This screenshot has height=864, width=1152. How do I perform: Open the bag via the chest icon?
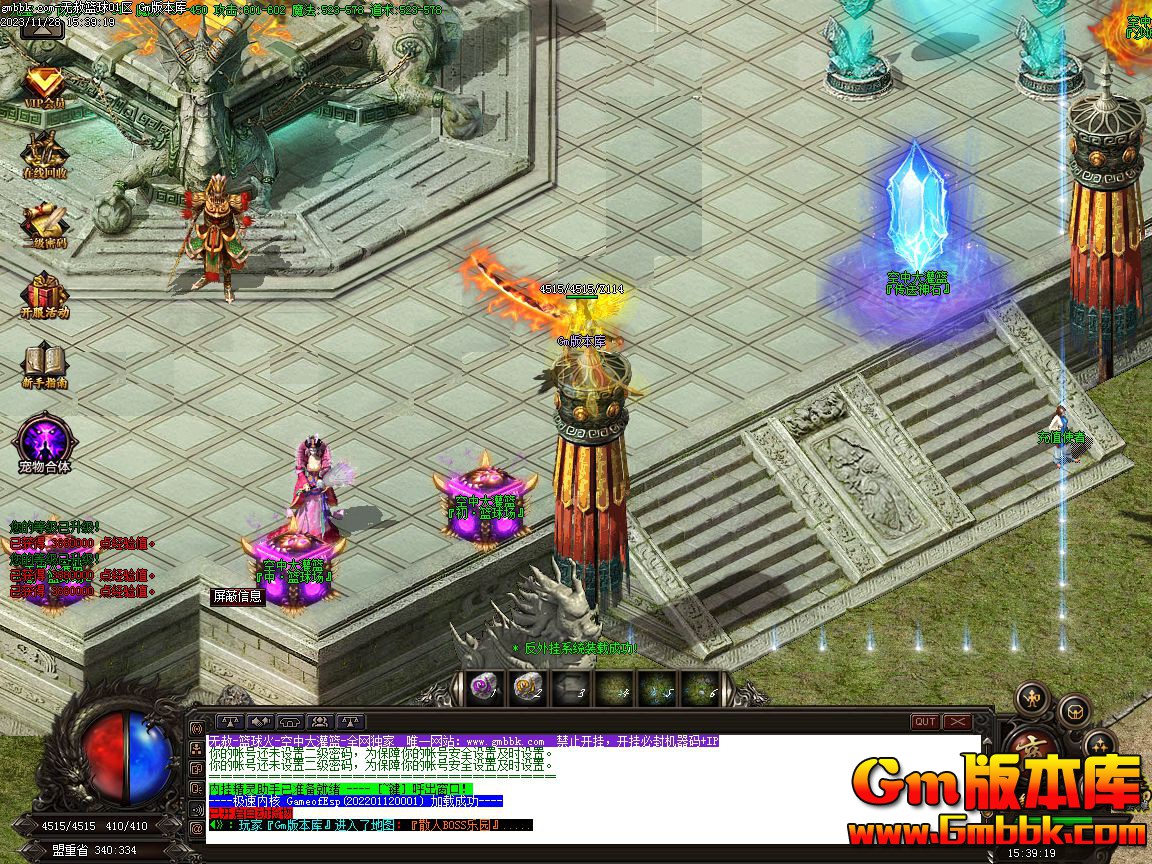(x=1075, y=709)
